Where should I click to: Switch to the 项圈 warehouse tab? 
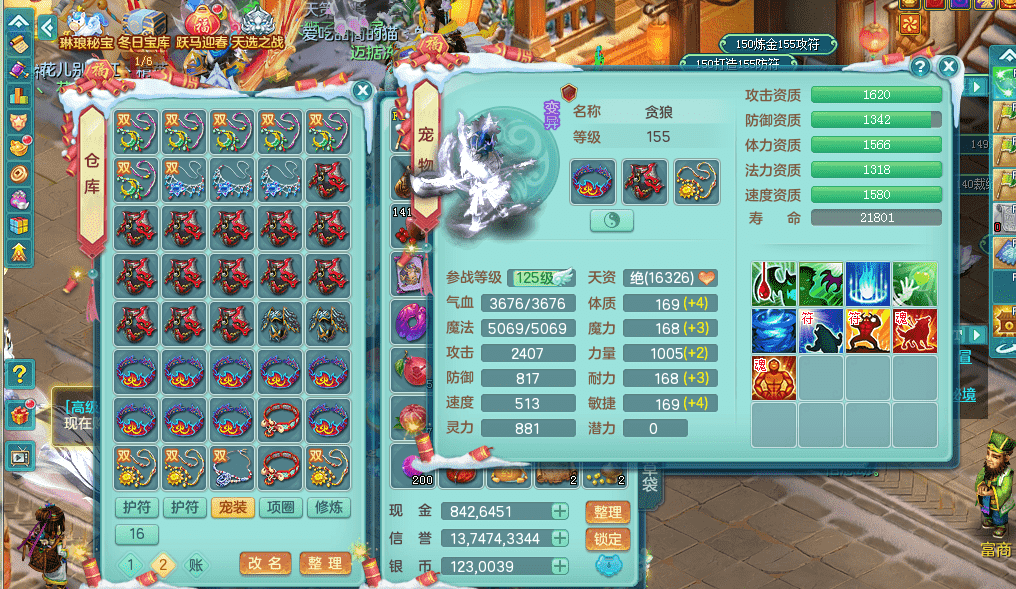coord(280,508)
